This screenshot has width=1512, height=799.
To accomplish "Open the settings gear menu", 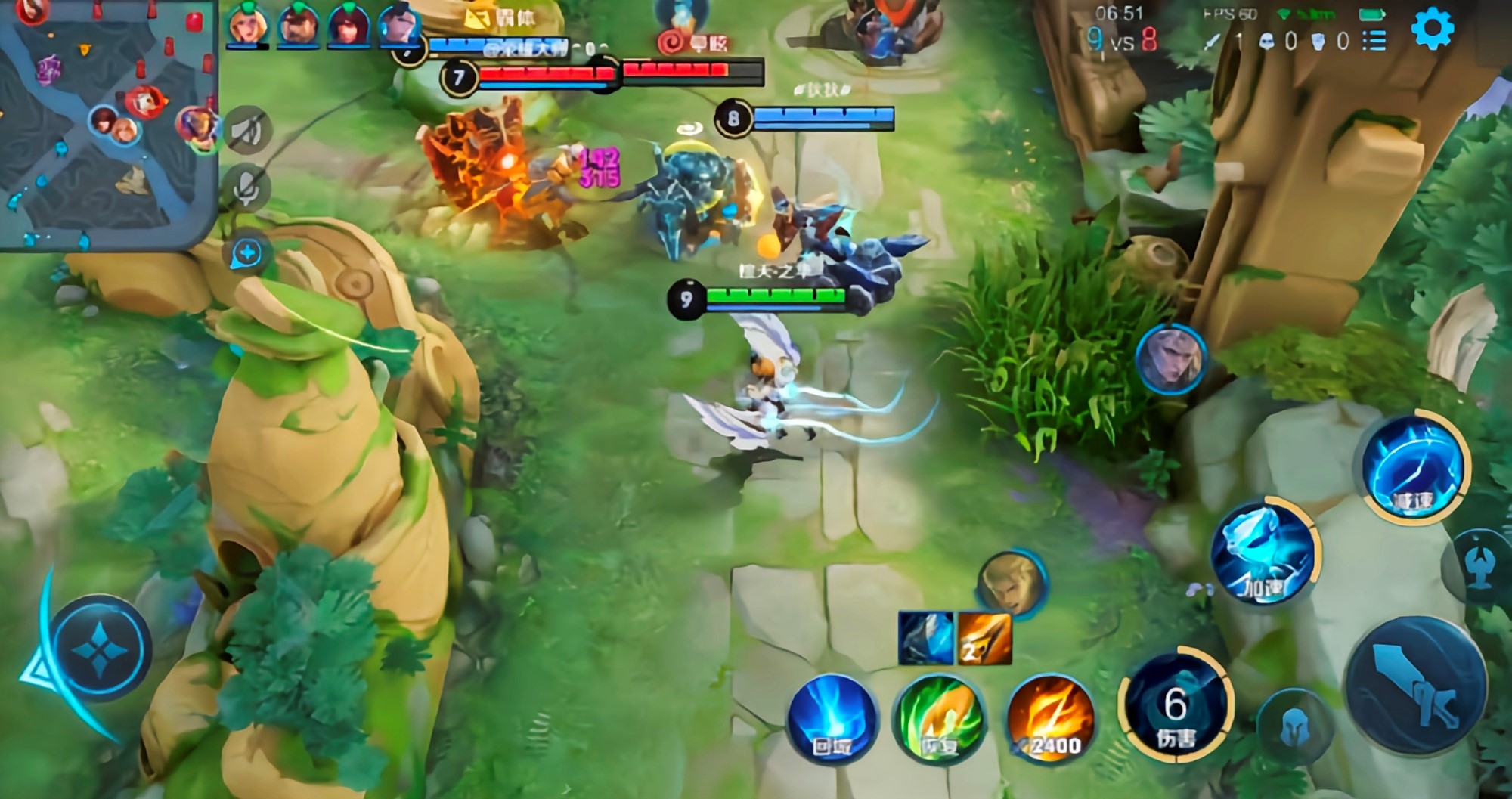I will 1432,29.
